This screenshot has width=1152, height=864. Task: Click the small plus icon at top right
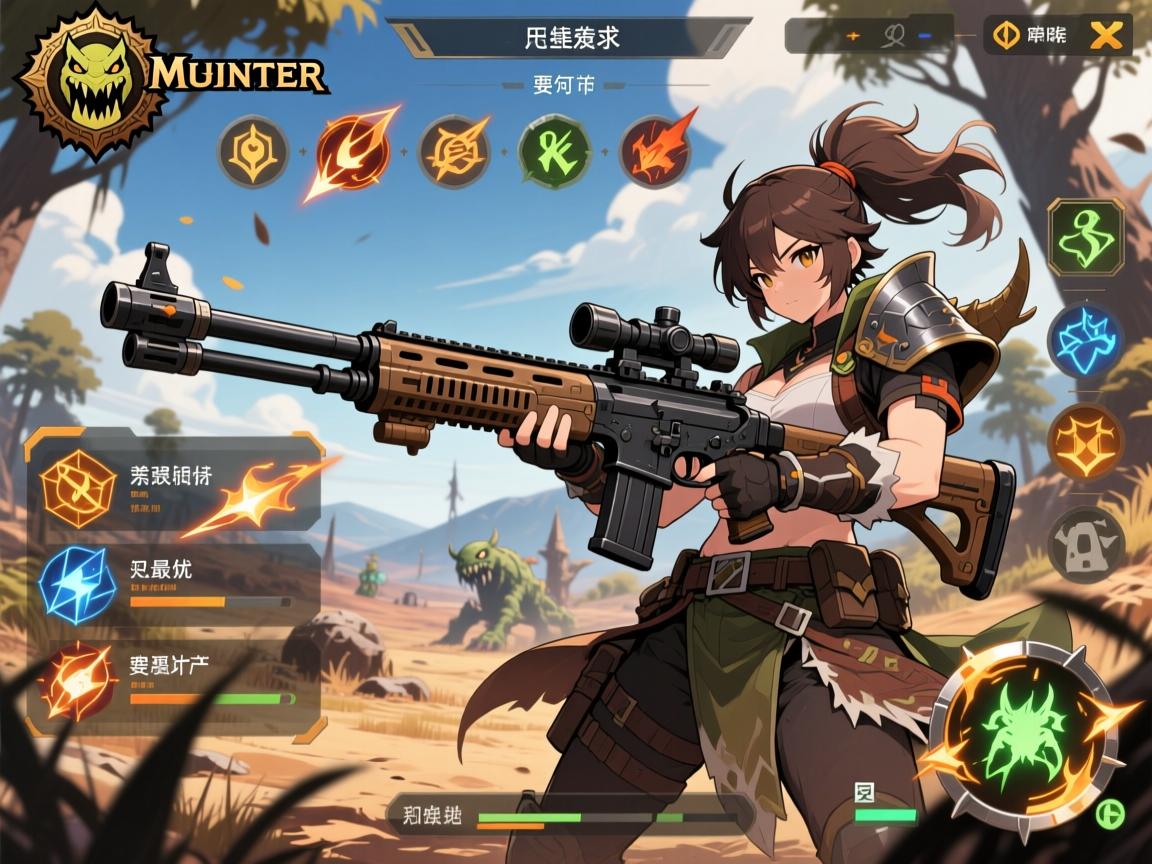pyautogui.click(x=853, y=36)
